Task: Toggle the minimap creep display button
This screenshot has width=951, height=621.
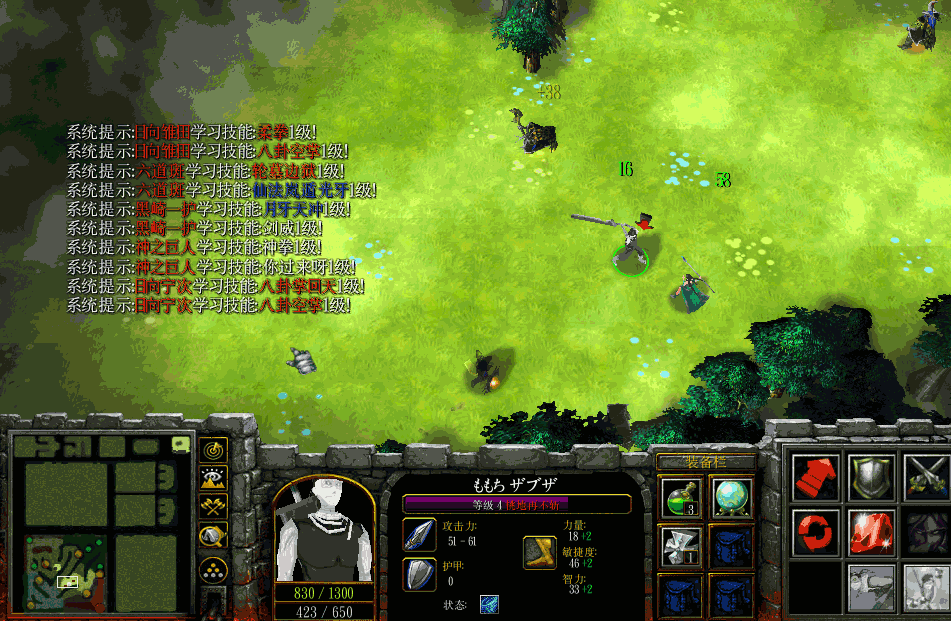Action: click(x=213, y=538)
